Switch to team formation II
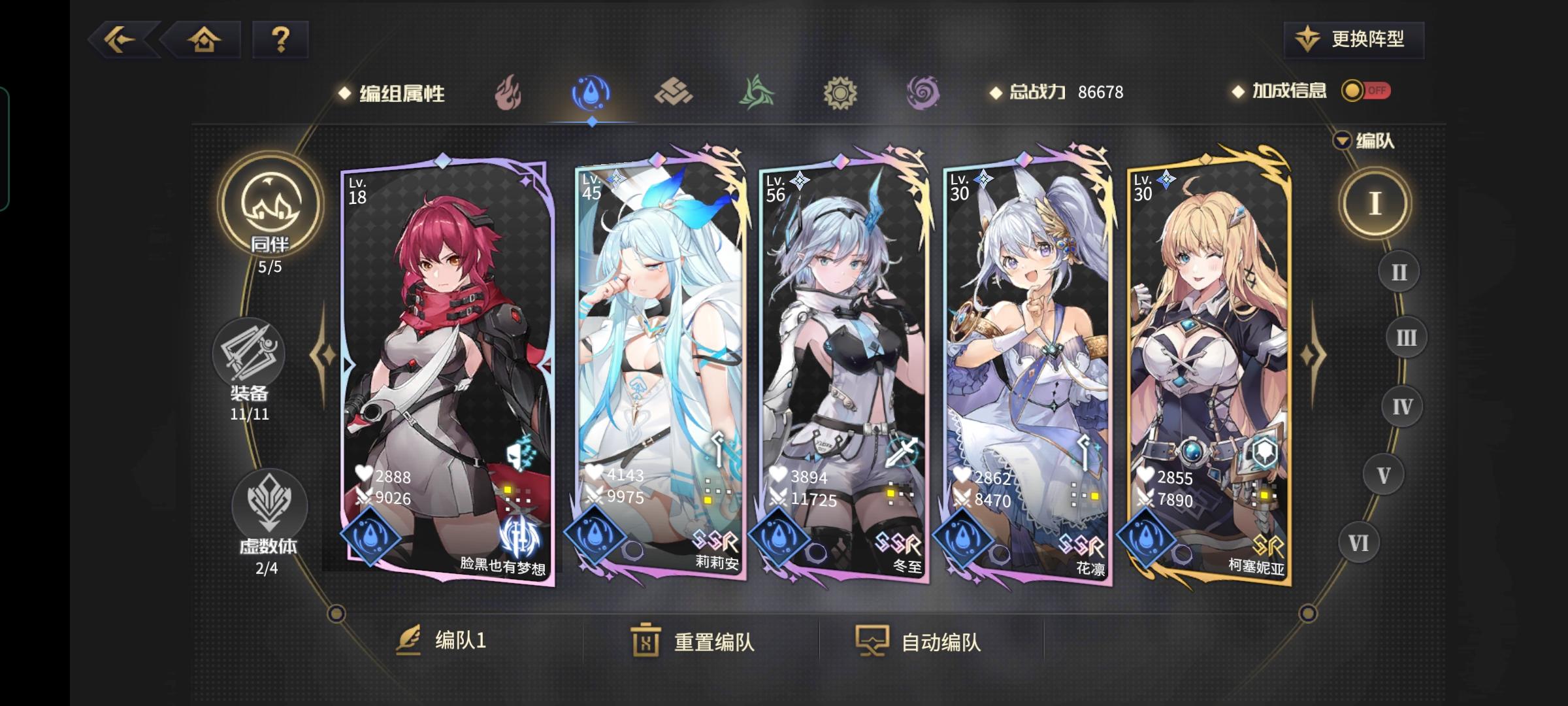The width and height of the screenshot is (1568, 706). pos(1398,273)
